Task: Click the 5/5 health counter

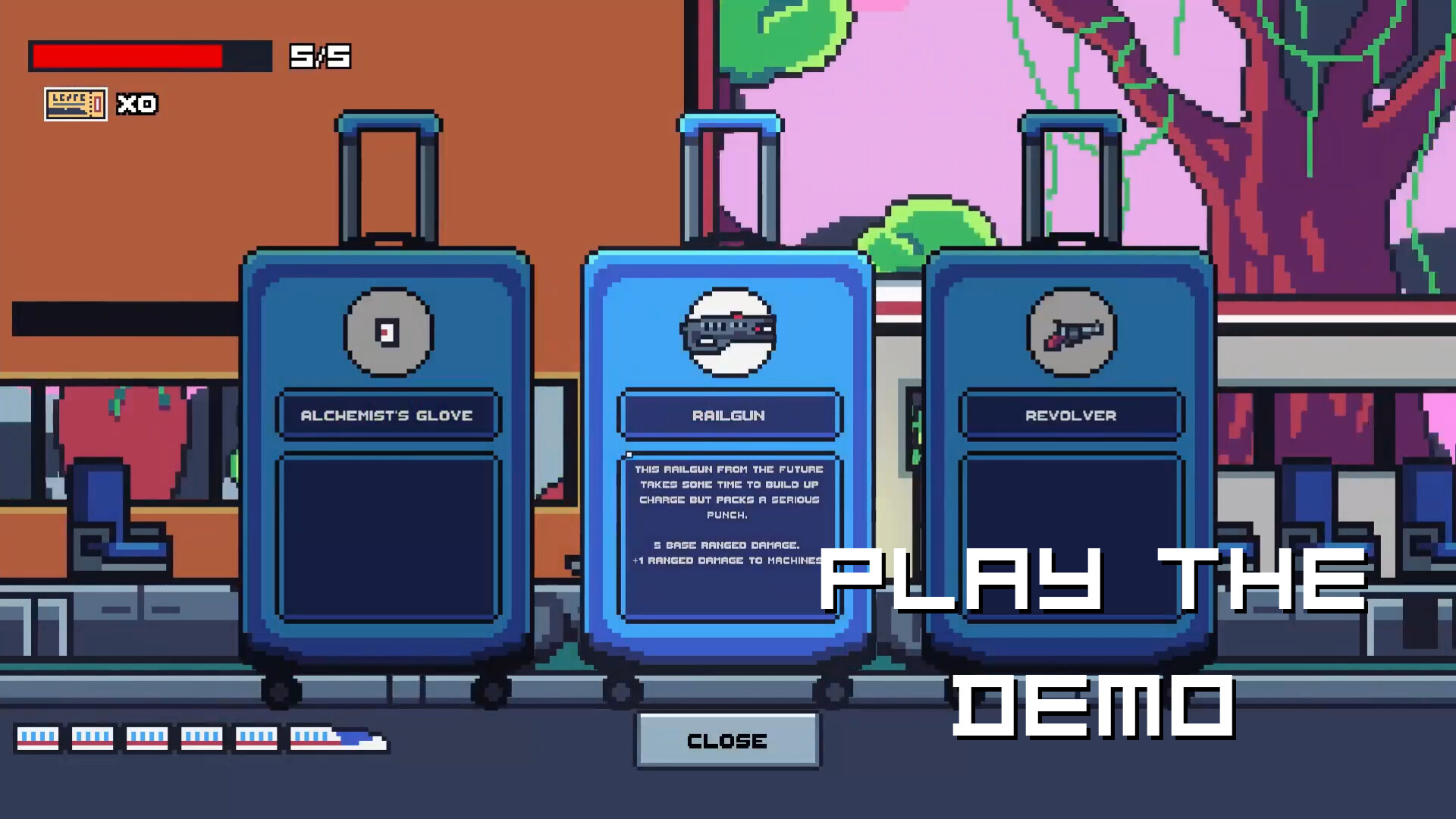Action: pyautogui.click(x=318, y=55)
